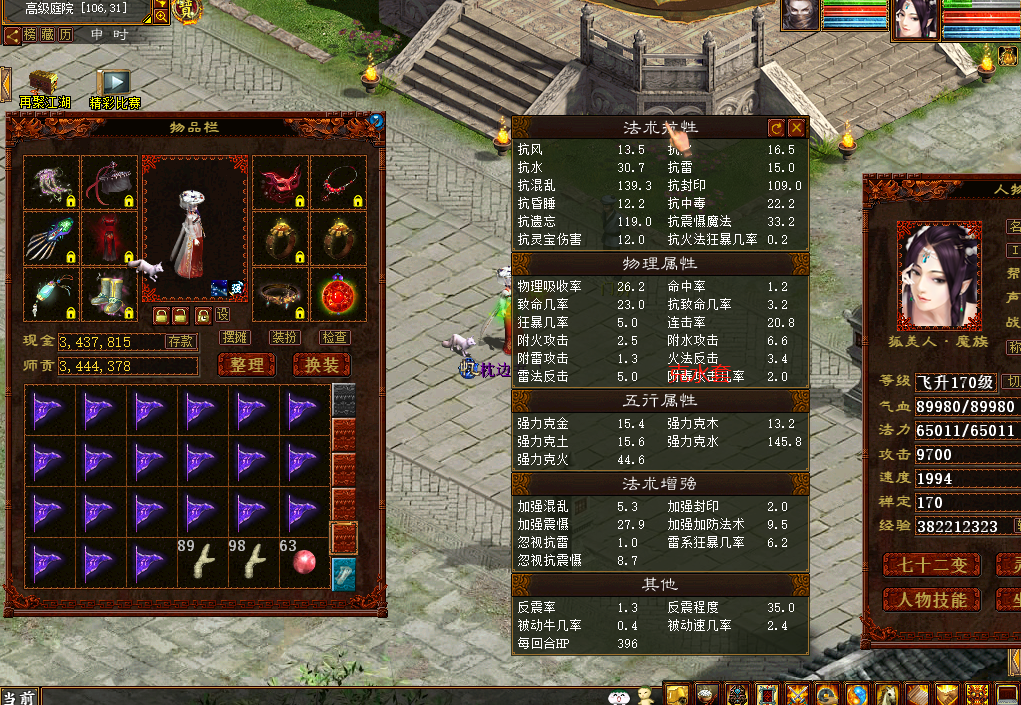Close the spell resistance stats panel
This screenshot has height=705, width=1021.
(x=796, y=128)
